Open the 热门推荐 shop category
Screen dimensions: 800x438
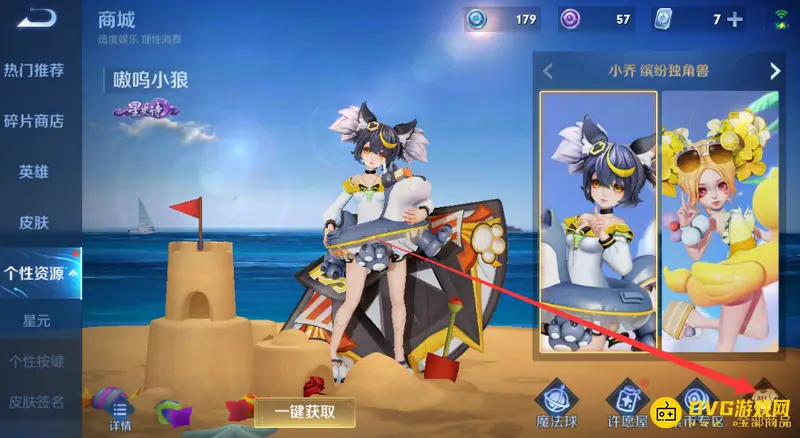click(x=34, y=70)
